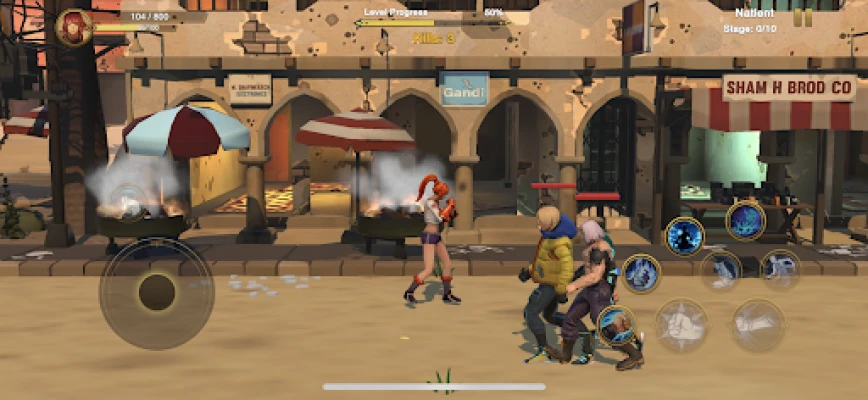Image resolution: width=868 pixels, height=400 pixels.
Task: Pause the game with the pause button
Action: click(x=802, y=17)
